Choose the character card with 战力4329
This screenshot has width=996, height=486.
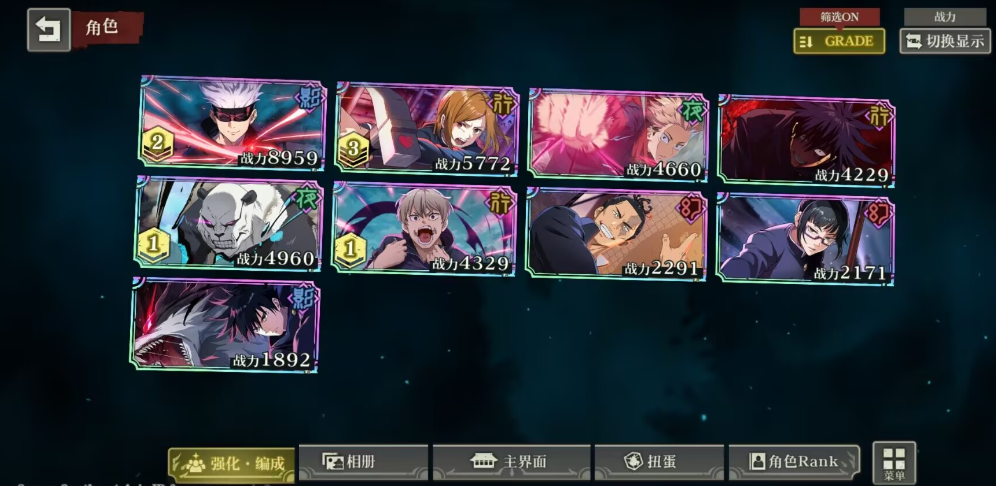424,229
